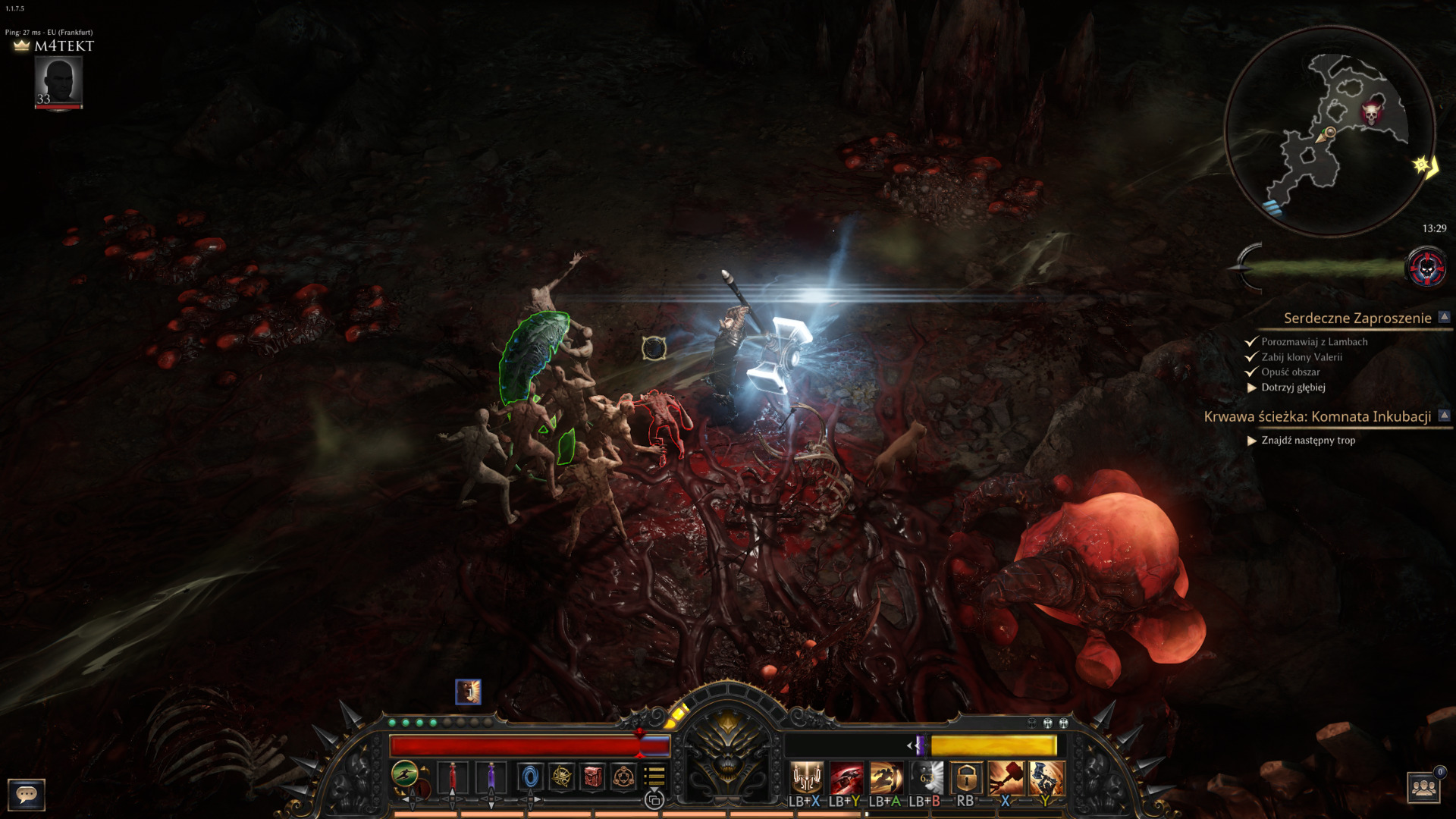
Task: Click the golden padlock skill slot
Action: [x=965, y=777]
